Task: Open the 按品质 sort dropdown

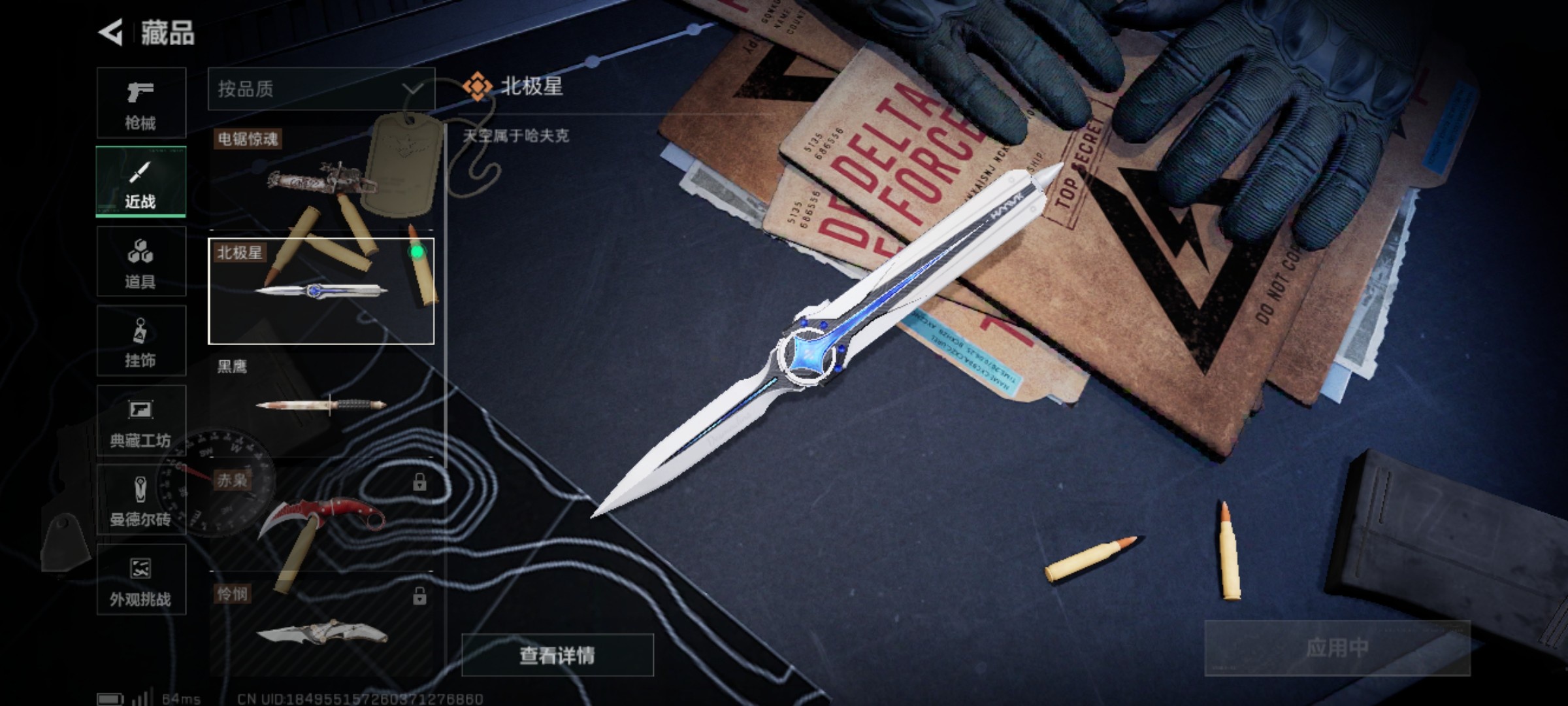Action: [307, 88]
